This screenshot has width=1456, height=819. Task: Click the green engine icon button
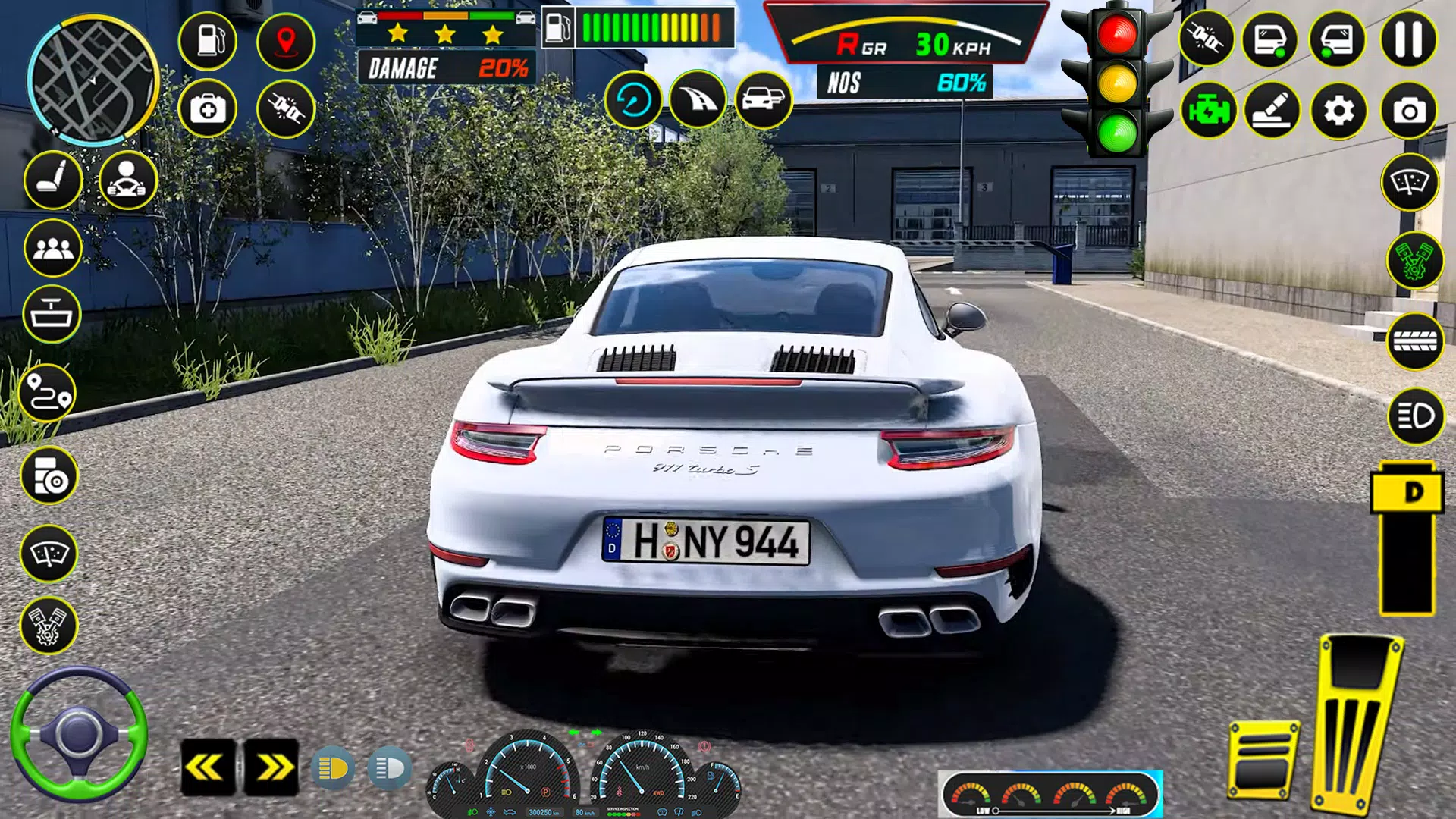click(x=1209, y=111)
